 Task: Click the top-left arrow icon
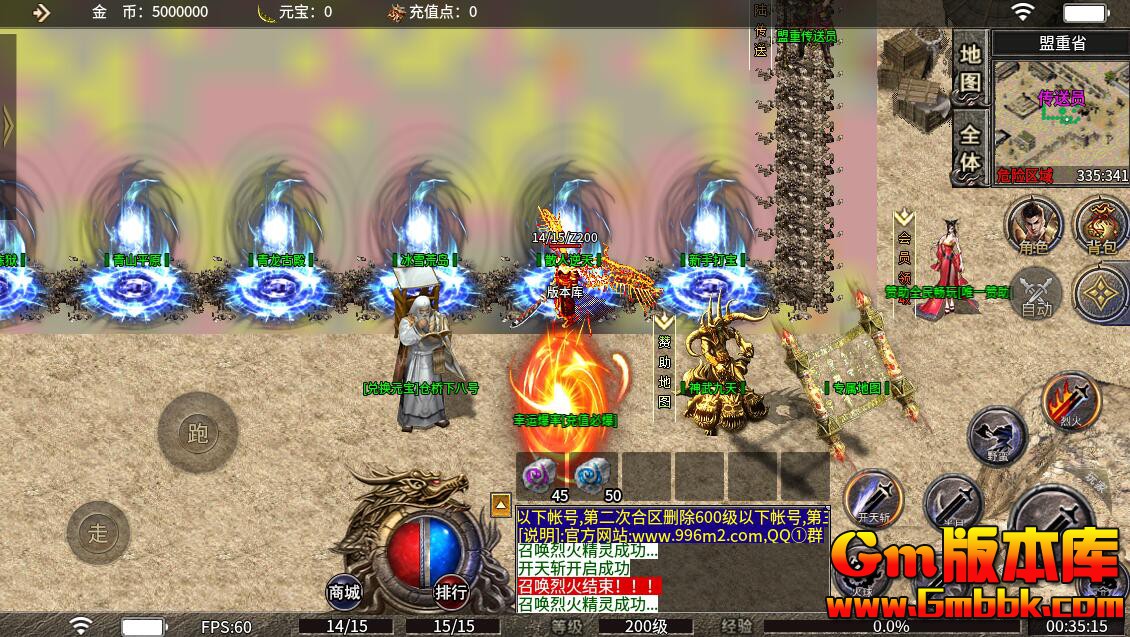(x=41, y=12)
